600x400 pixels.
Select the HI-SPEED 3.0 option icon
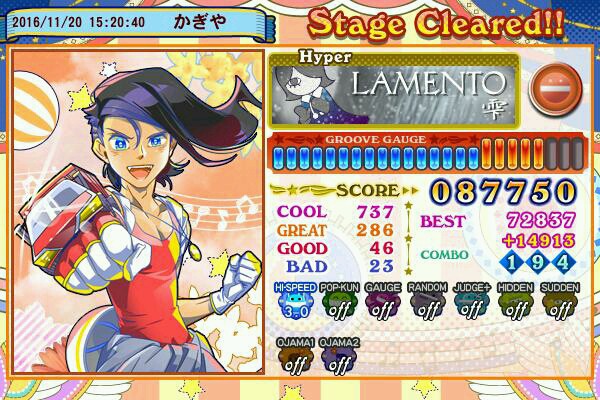[x=294, y=304]
